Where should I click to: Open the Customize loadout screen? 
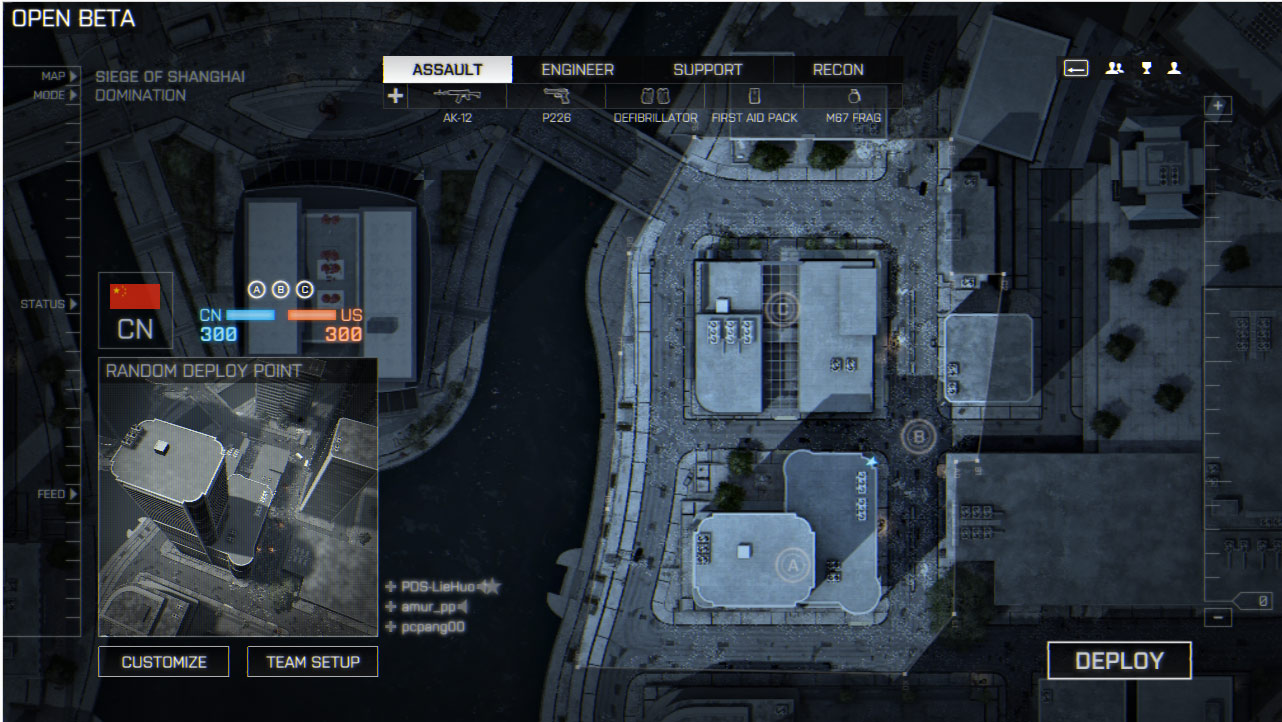tap(164, 662)
